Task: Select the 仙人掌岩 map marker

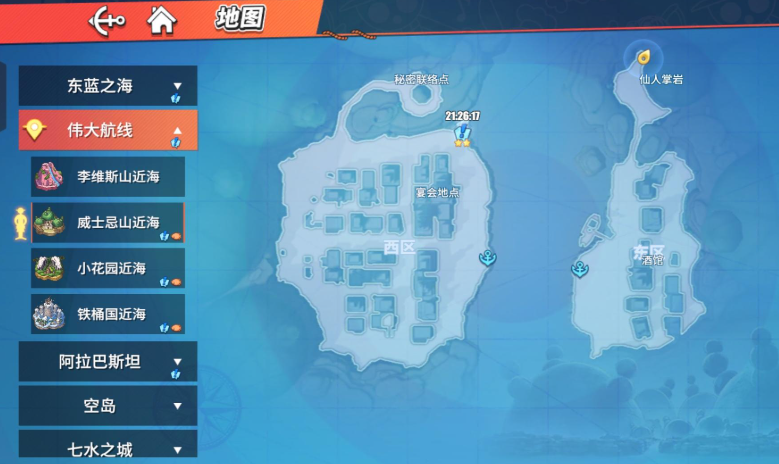Action: [x=644, y=56]
